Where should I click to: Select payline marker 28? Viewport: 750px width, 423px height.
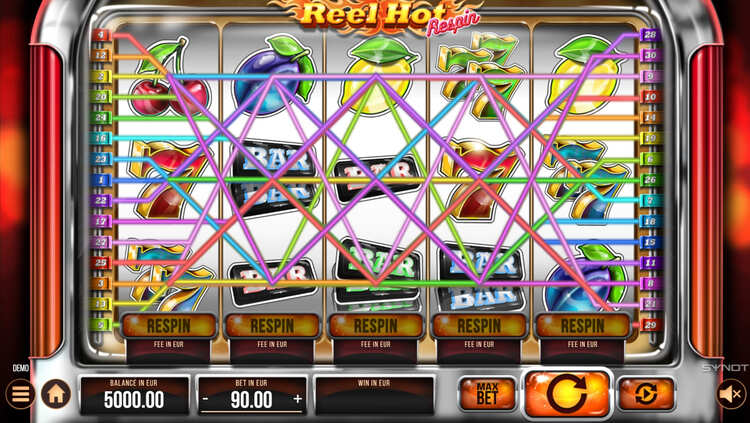tap(649, 35)
